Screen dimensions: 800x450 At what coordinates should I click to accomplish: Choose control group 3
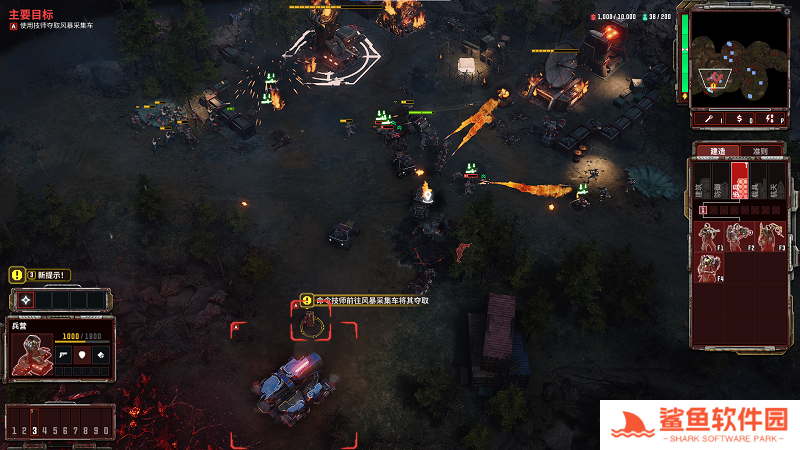click(34, 430)
